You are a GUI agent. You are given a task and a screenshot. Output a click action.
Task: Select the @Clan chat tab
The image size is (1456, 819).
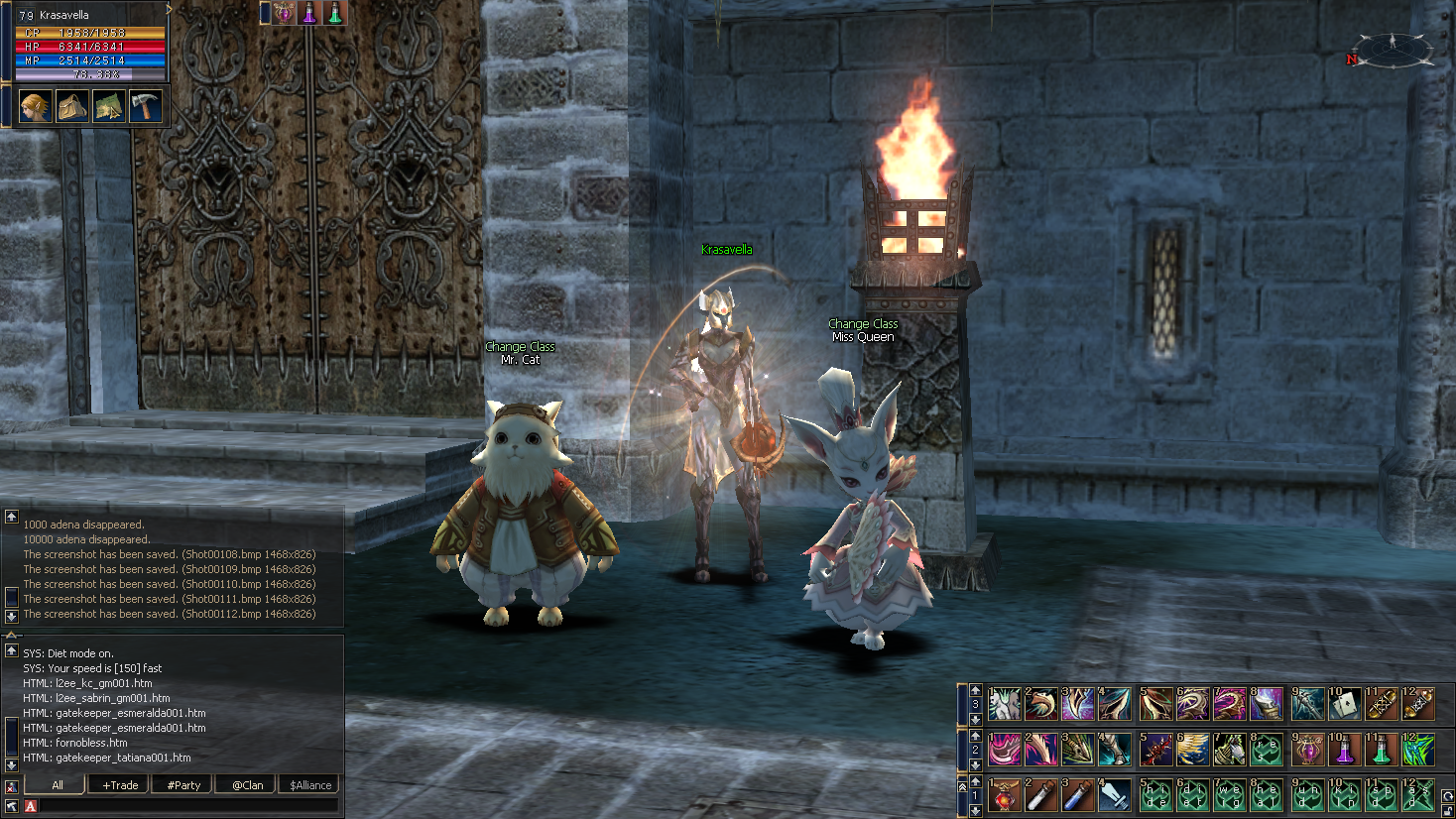point(247,784)
